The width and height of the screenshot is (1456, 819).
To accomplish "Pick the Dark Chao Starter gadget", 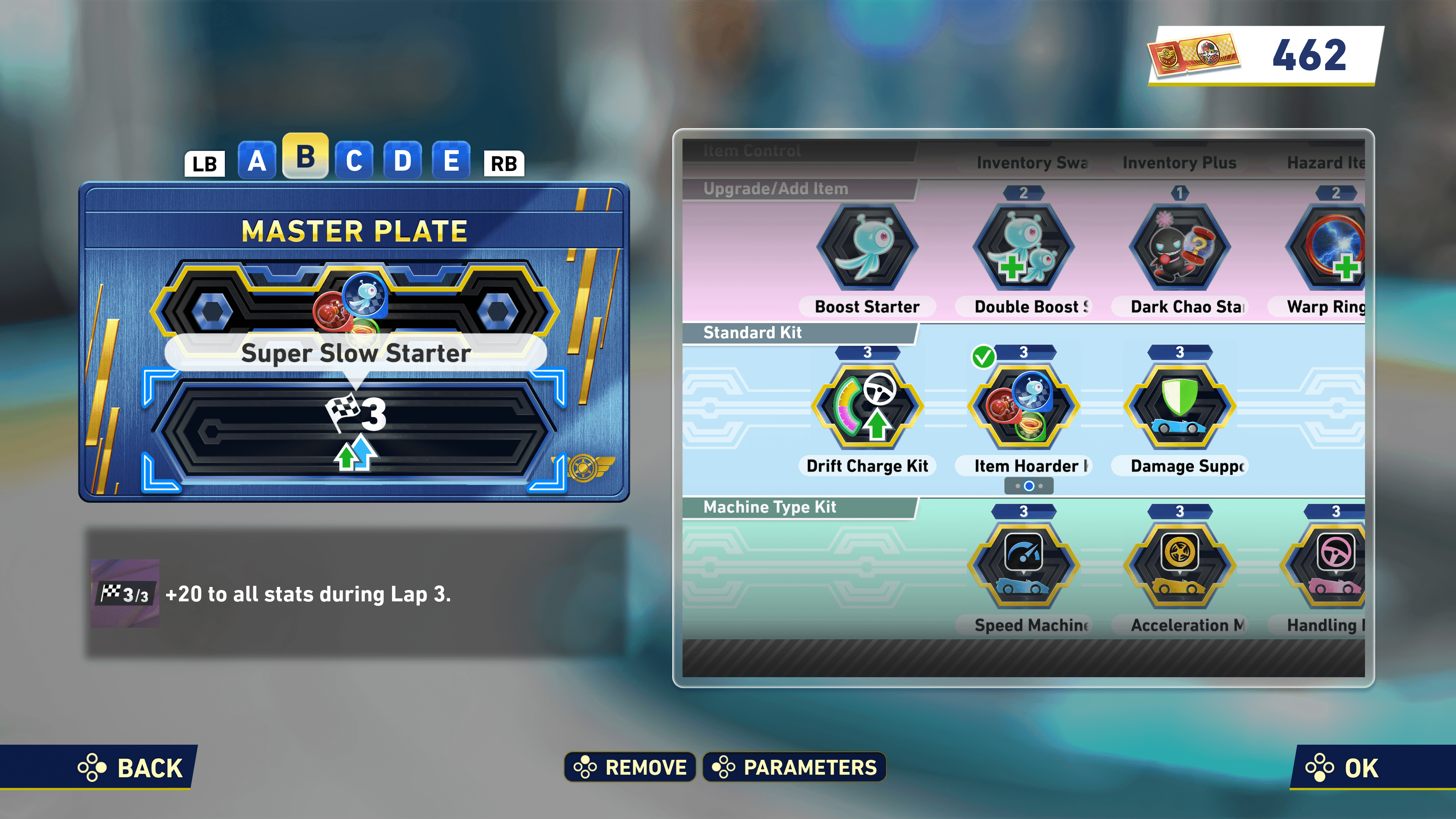I will point(1180,248).
